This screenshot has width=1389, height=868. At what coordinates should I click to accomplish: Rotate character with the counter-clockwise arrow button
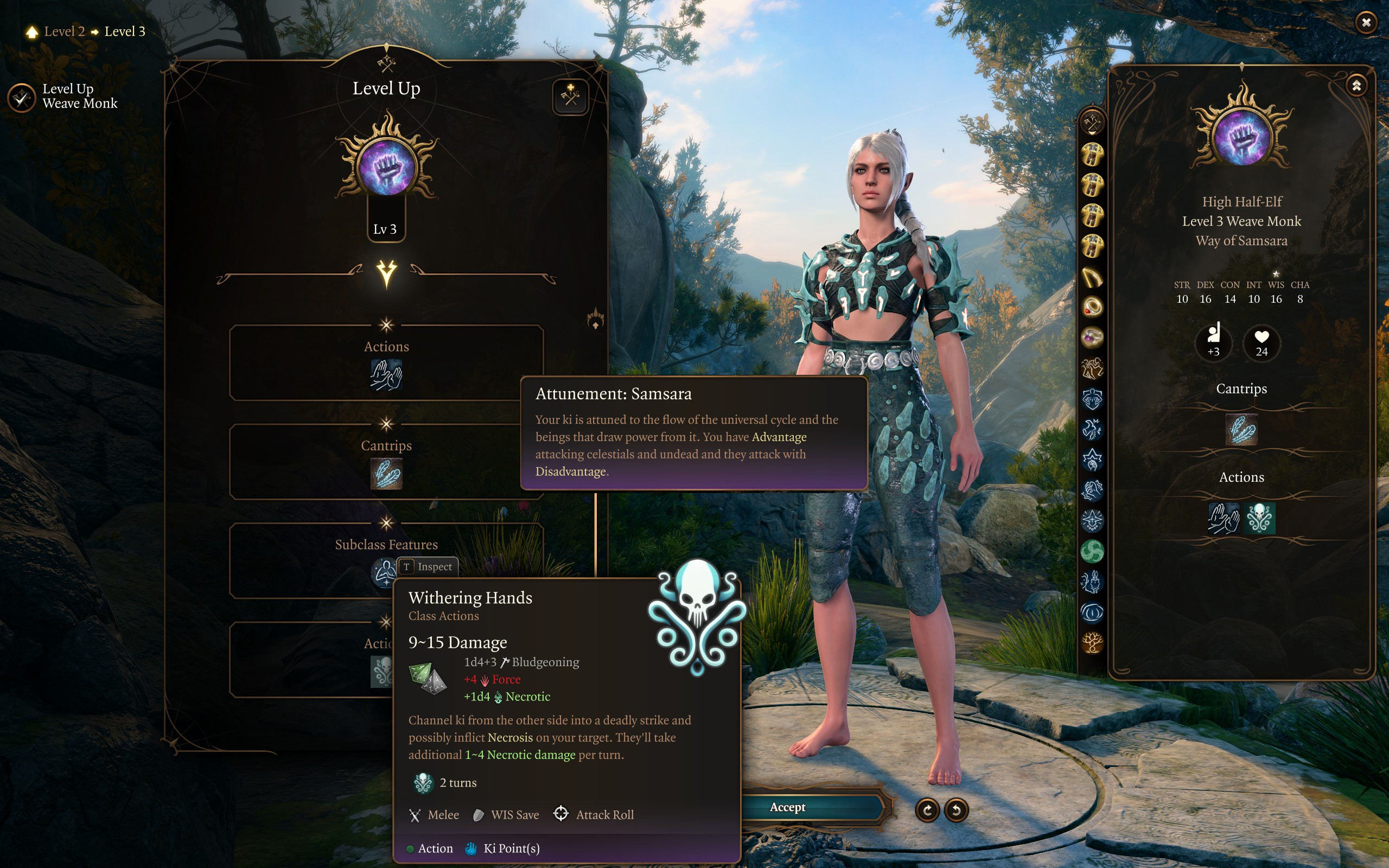coord(956,810)
